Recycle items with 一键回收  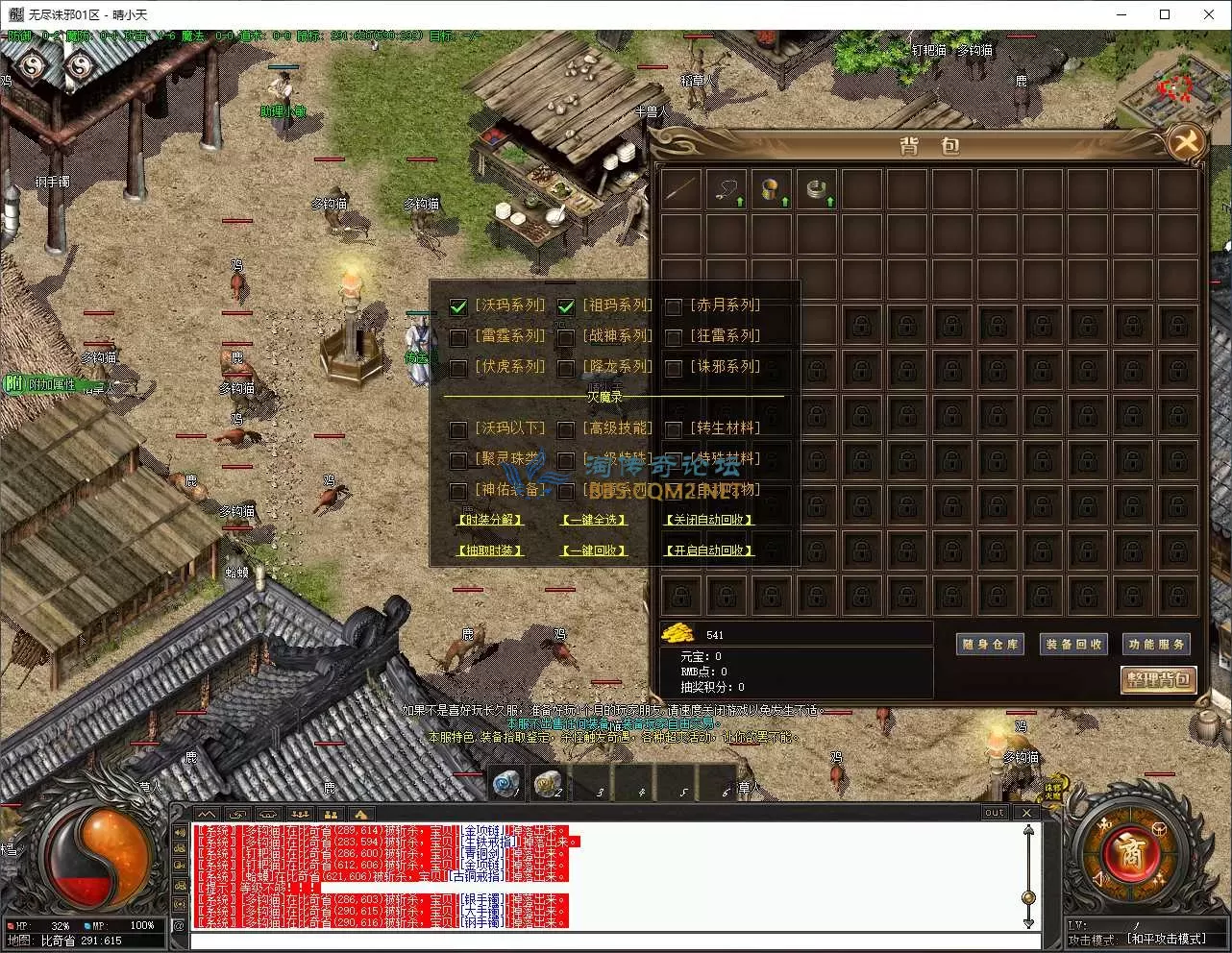click(594, 550)
